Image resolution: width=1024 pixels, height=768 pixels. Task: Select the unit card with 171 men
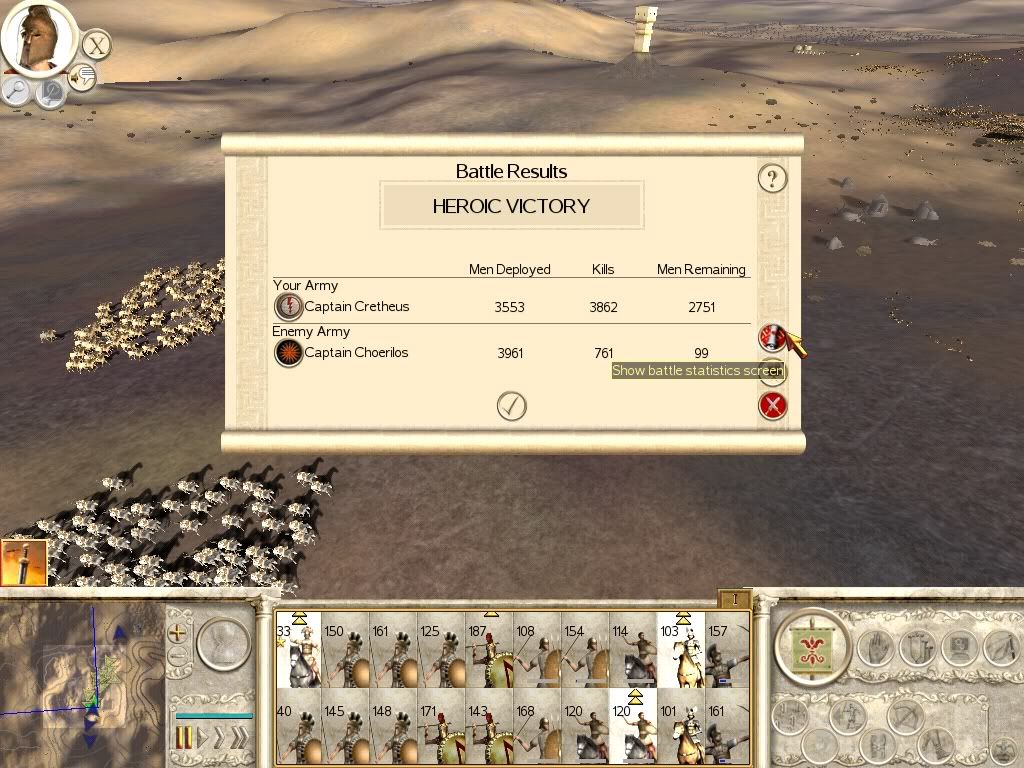(x=441, y=729)
